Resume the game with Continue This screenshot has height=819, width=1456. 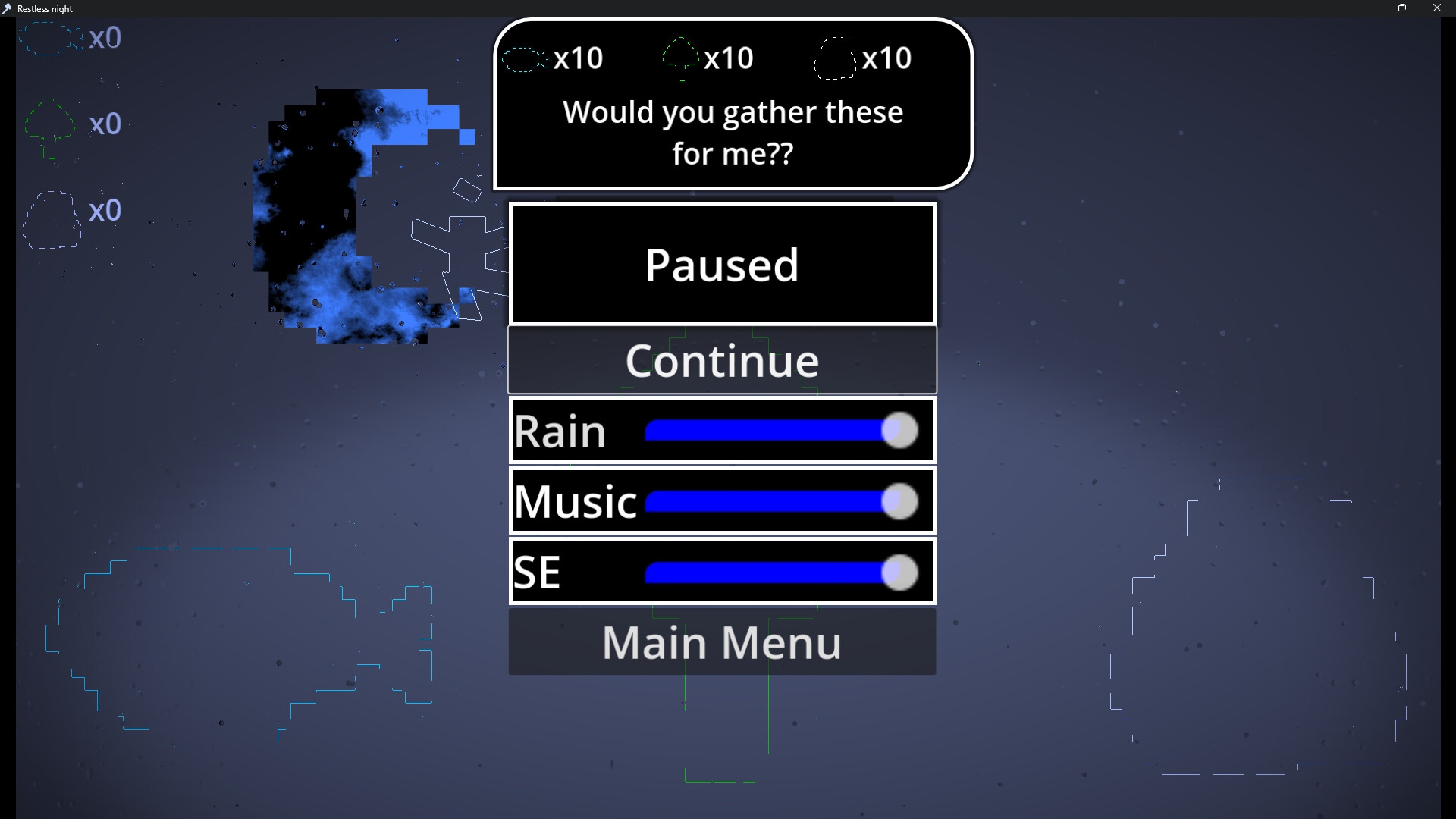[x=722, y=360]
